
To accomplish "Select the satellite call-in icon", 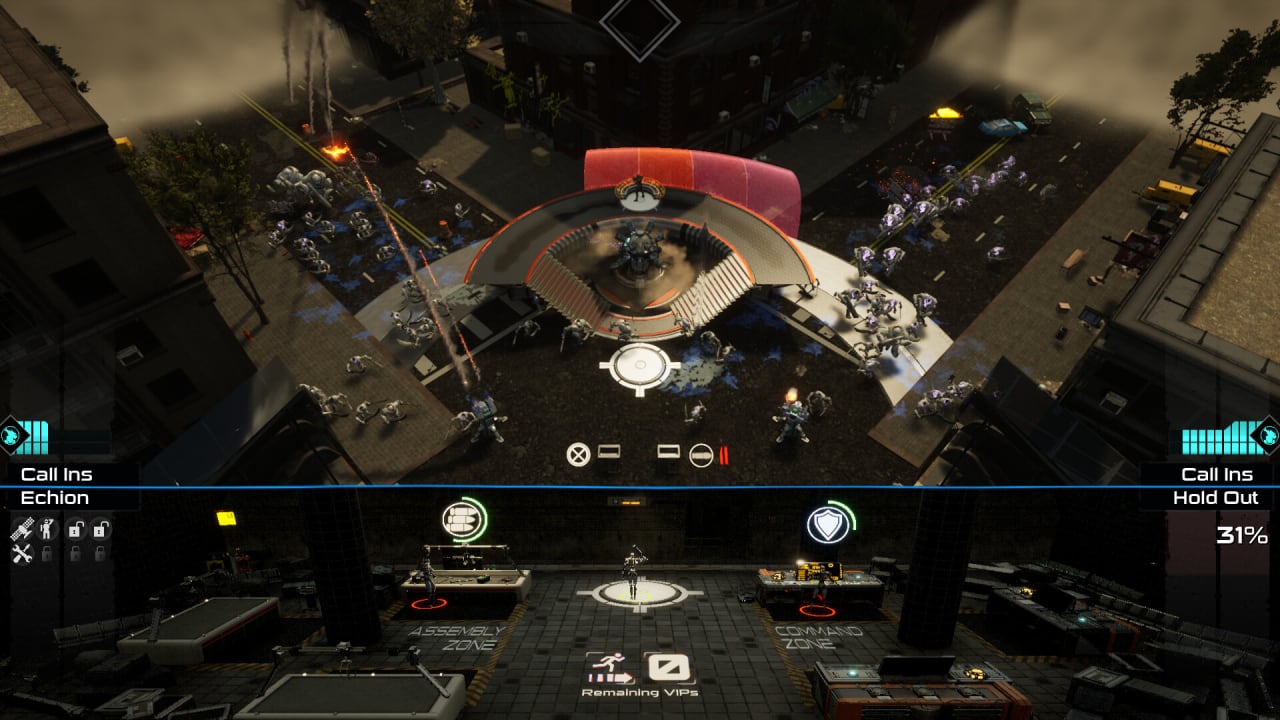I will tap(23, 529).
